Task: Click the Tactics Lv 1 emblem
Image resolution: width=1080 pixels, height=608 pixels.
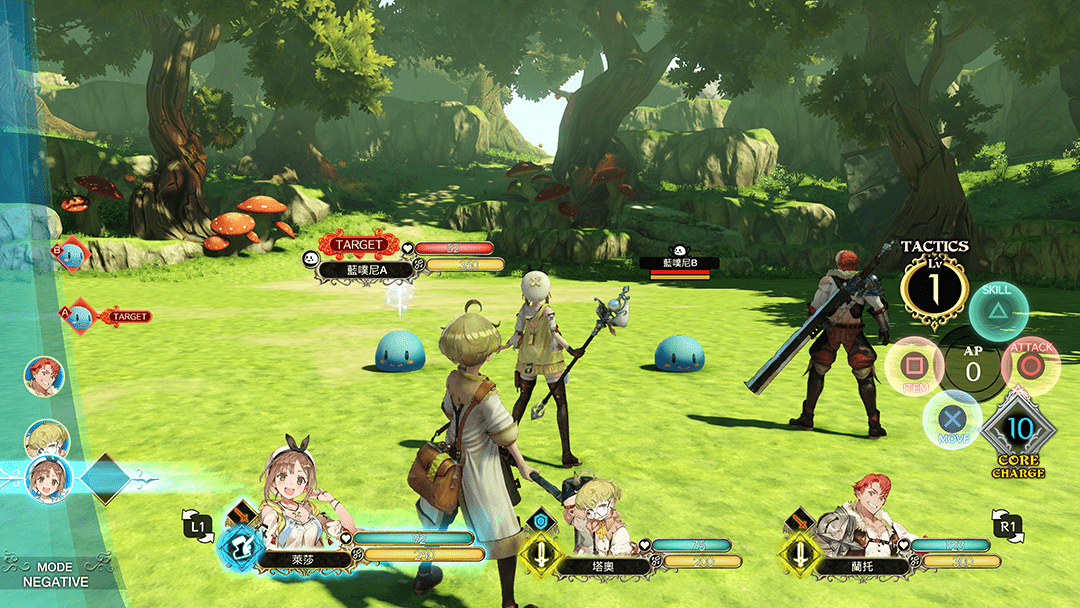Action: 933,290
